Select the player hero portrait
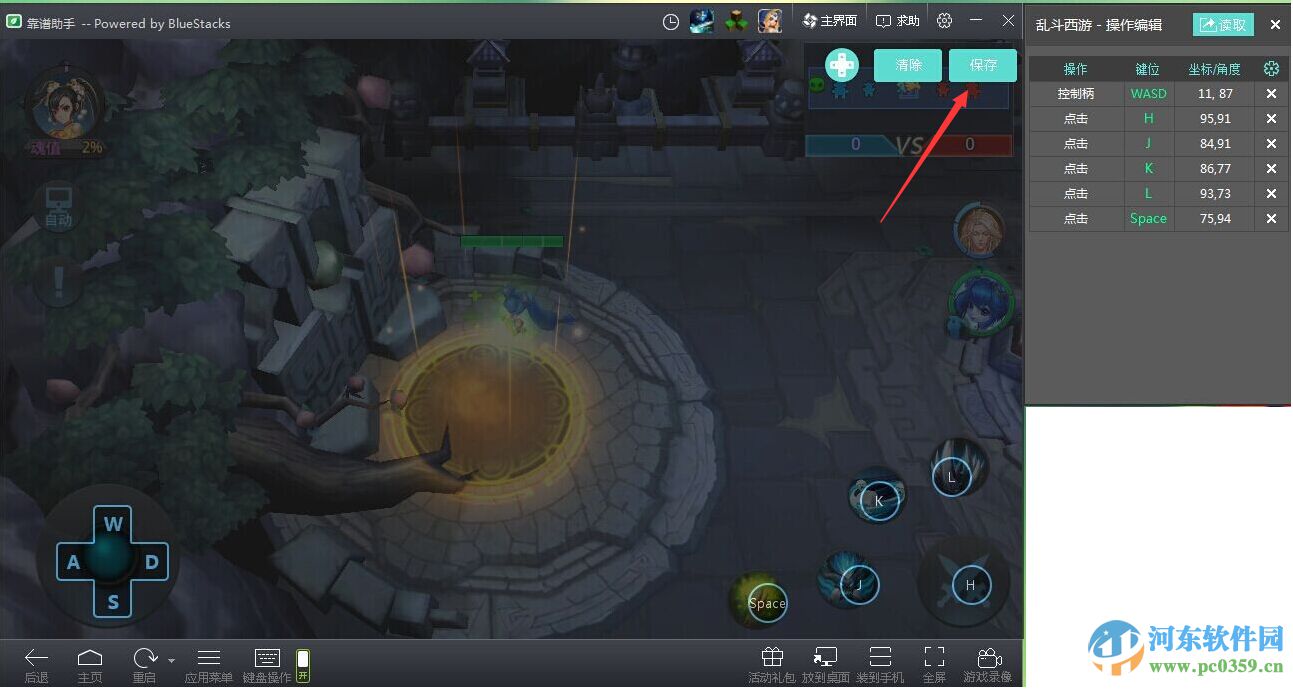This screenshot has height=691, width=1293. [x=65, y=105]
